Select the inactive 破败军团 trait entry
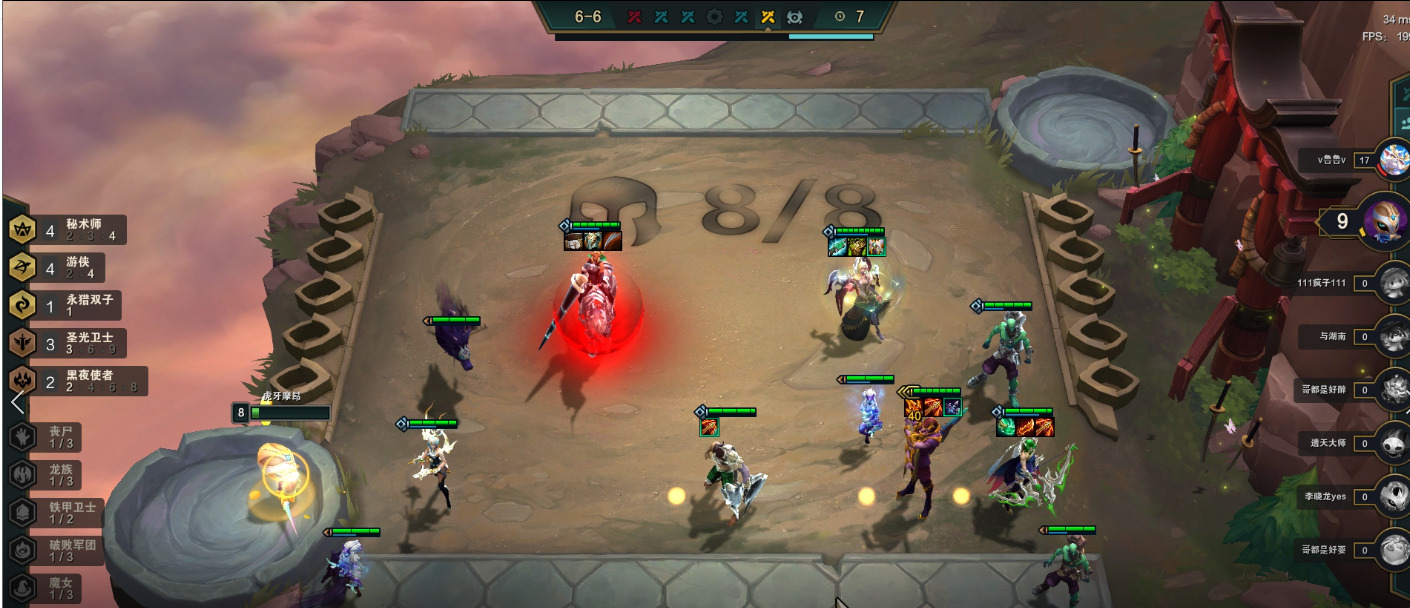The width and height of the screenshot is (1410, 608). coord(54,550)
